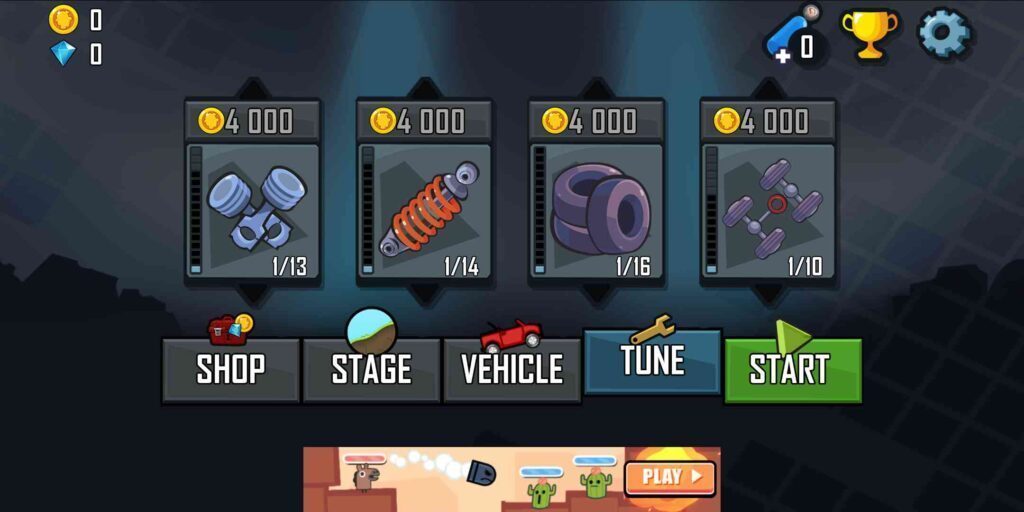Open the STAGE selection
Screen dimensions: 1024x512
click(x=372, y=369)
